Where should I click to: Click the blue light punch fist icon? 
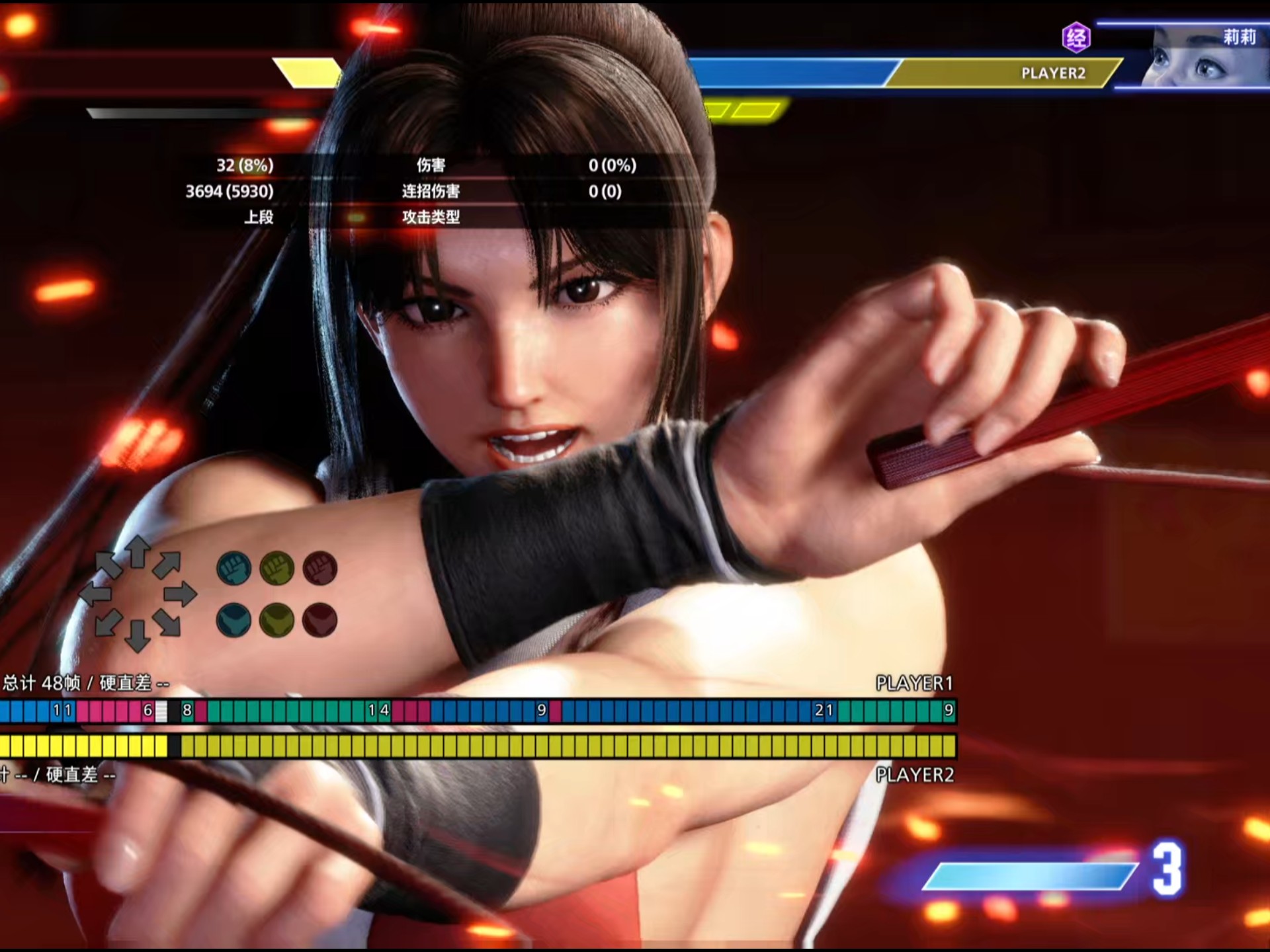coord(233,569)
